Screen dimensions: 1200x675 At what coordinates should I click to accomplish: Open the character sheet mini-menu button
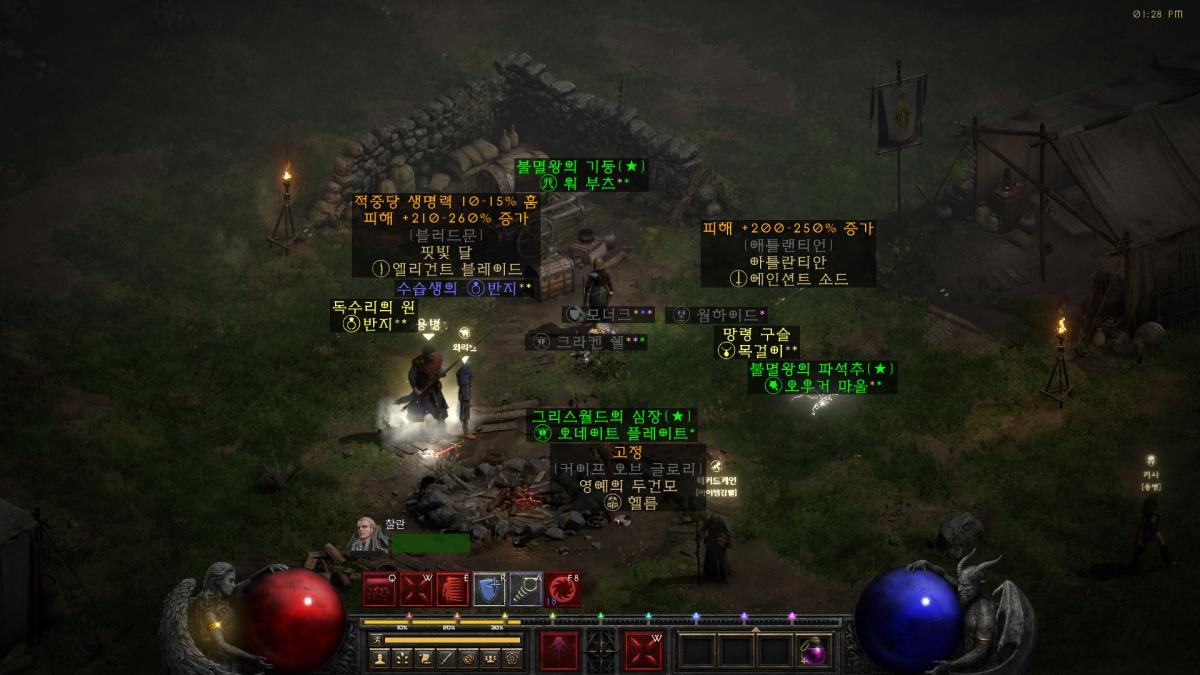pyautogui.click(x=380, y=658)
